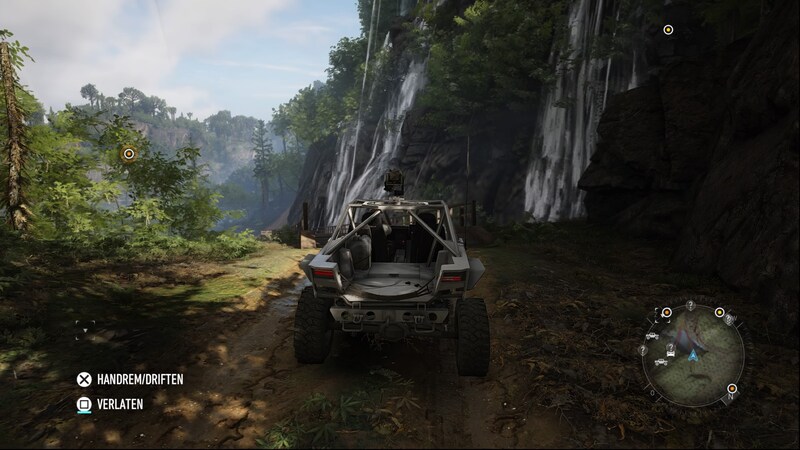
Task: Select the orange objective marker over the left trees
Action: (x=128, y=153)
